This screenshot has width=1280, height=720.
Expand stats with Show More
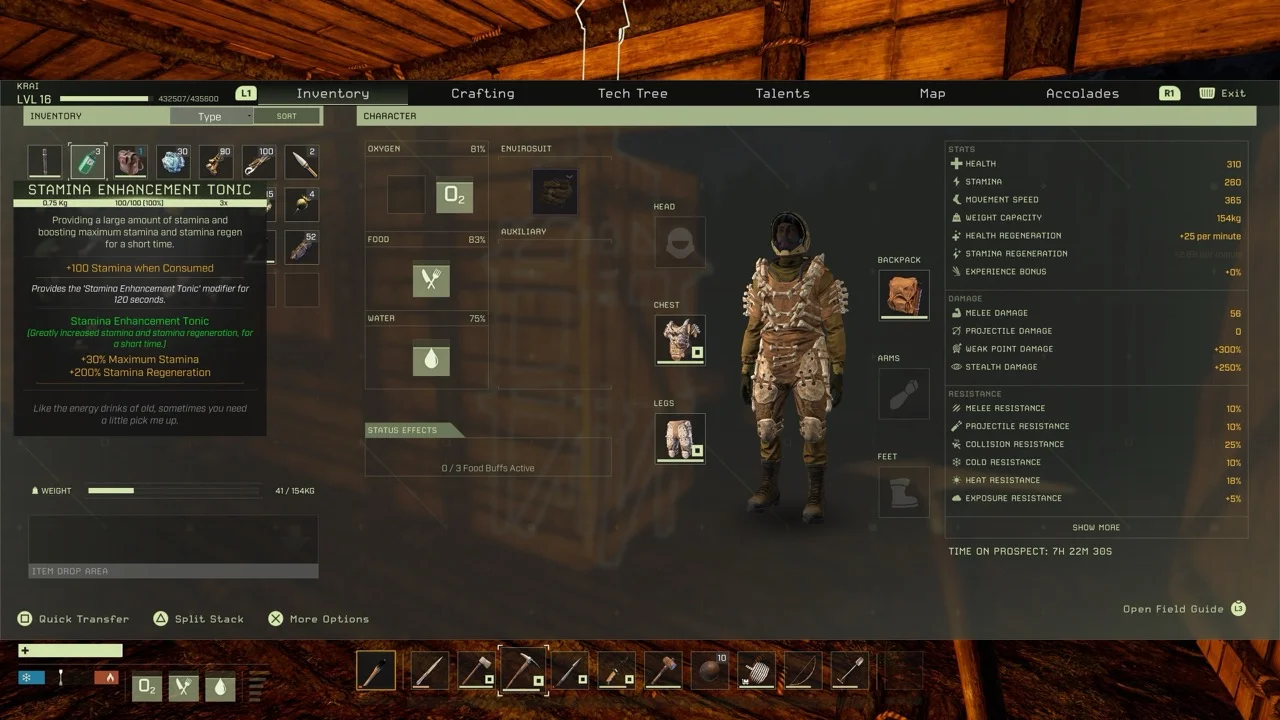tap(1096, 527)
